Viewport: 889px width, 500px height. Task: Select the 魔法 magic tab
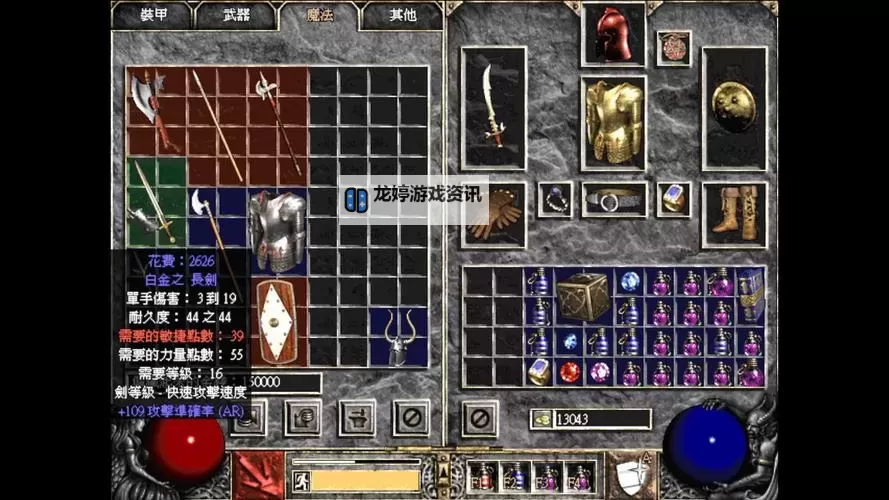point(318,15)
